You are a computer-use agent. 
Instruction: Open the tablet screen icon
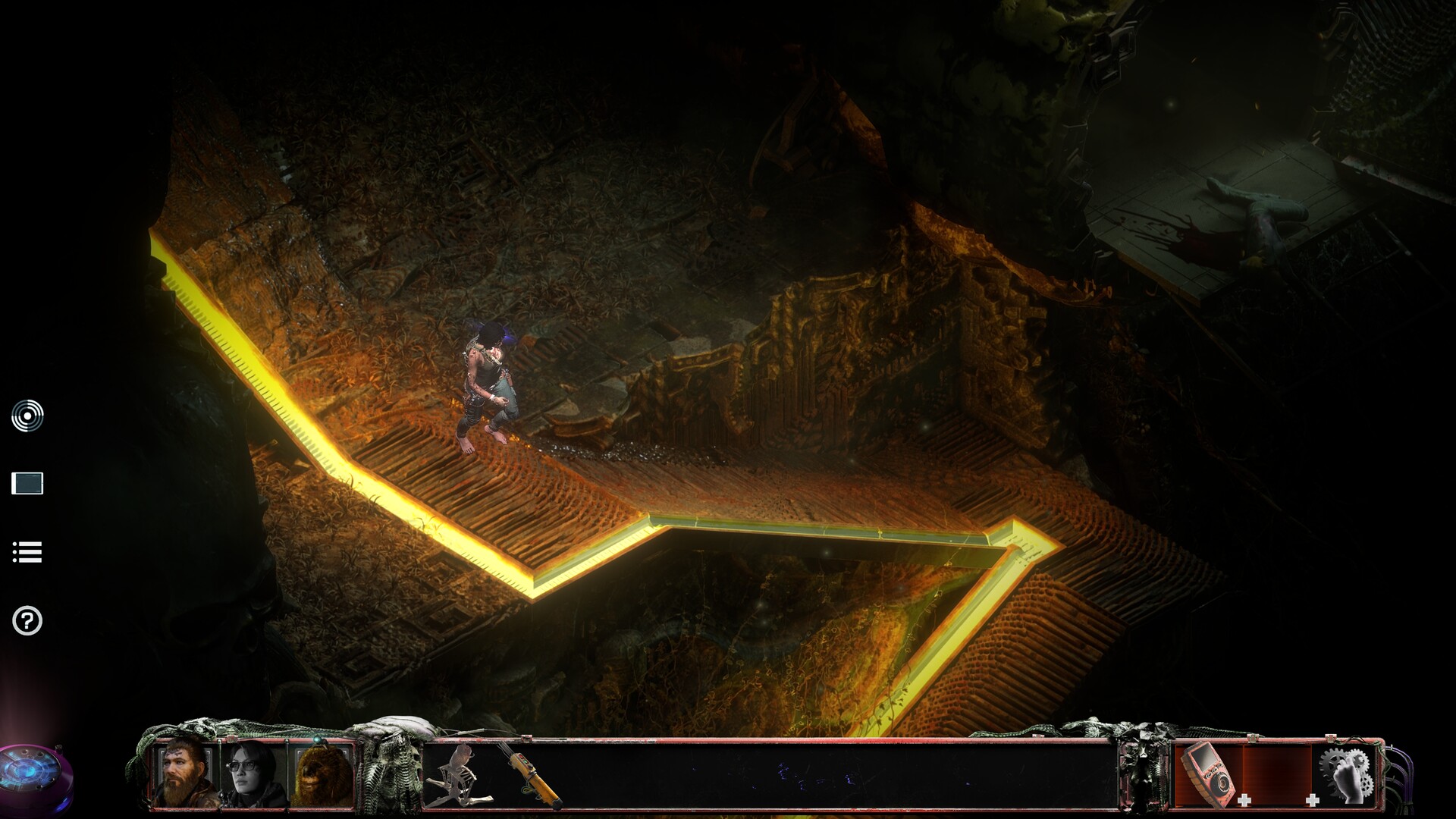27,483
